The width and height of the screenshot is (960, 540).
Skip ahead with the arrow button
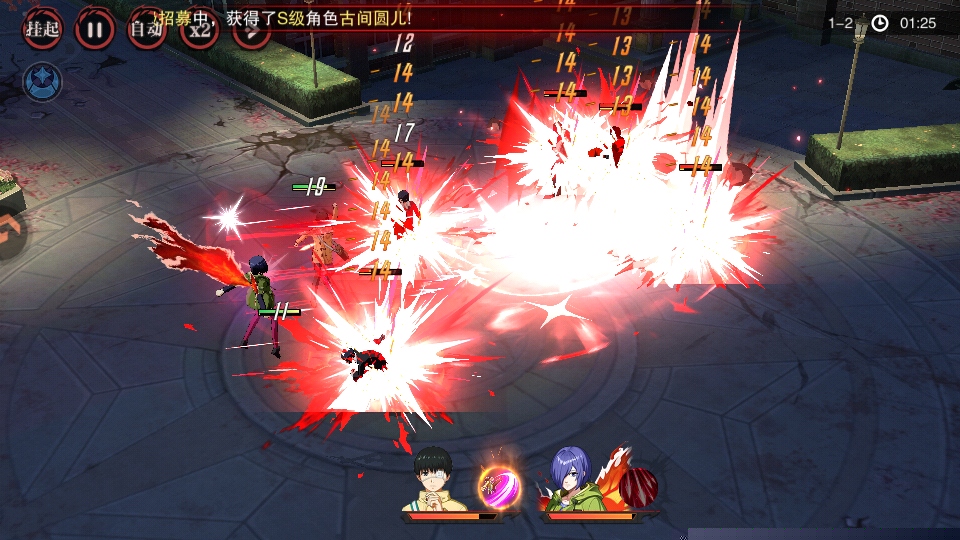coord(250,30)
